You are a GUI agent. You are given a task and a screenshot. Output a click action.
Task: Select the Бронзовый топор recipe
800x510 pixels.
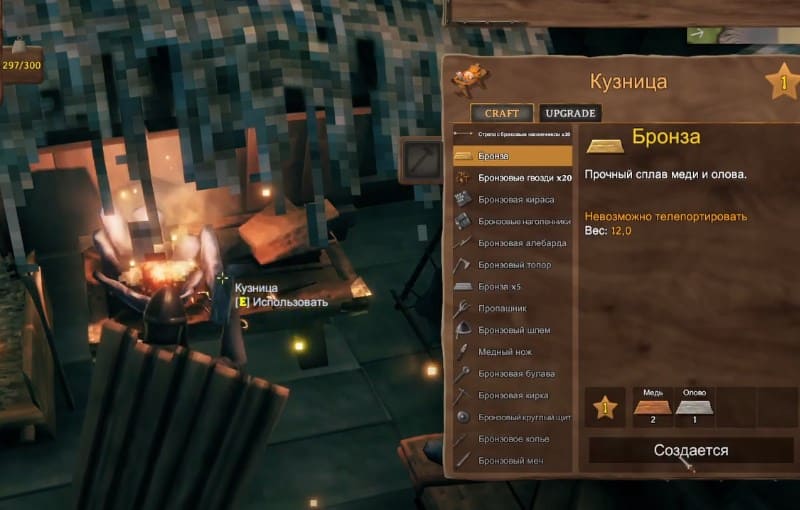point(512,265)
